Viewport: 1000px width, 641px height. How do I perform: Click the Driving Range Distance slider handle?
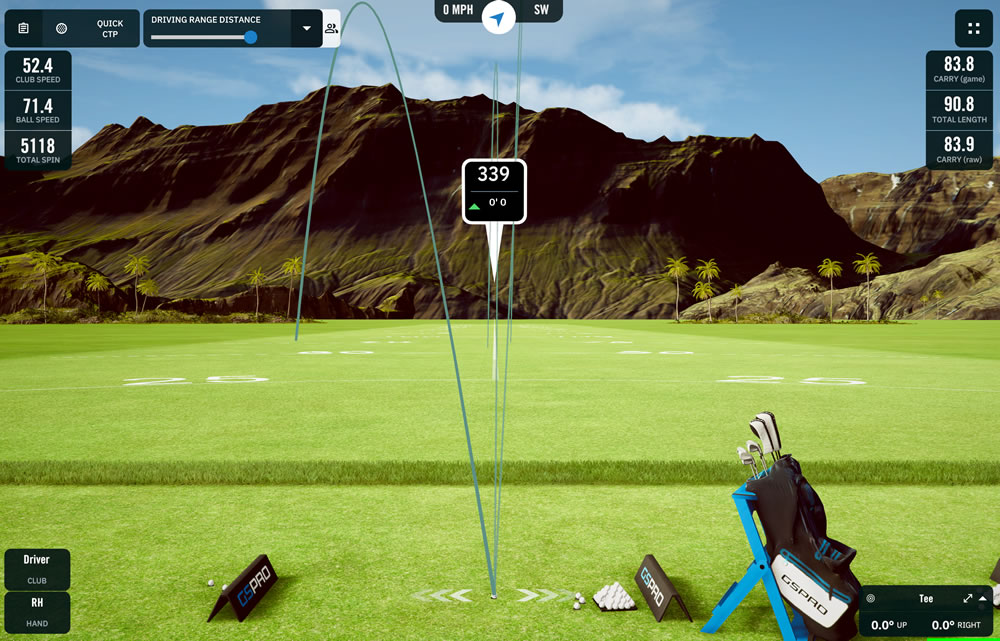(250, 37)
